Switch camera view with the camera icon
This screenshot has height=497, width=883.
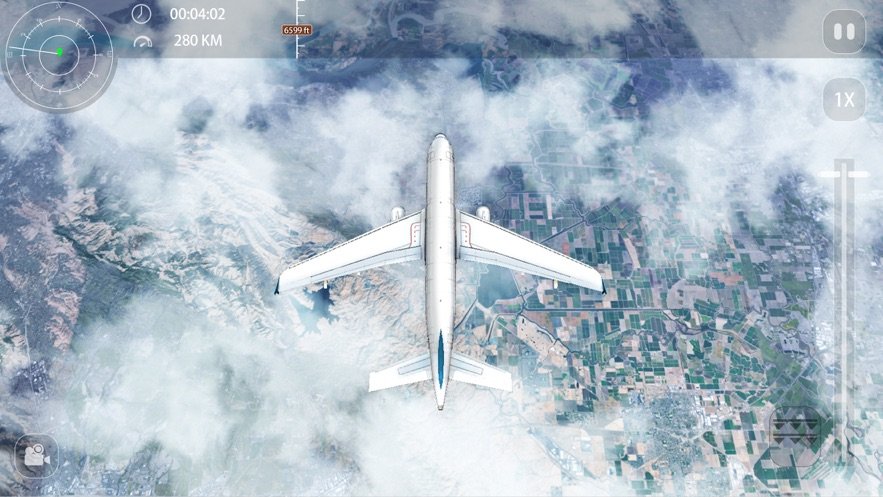(36, 456)
